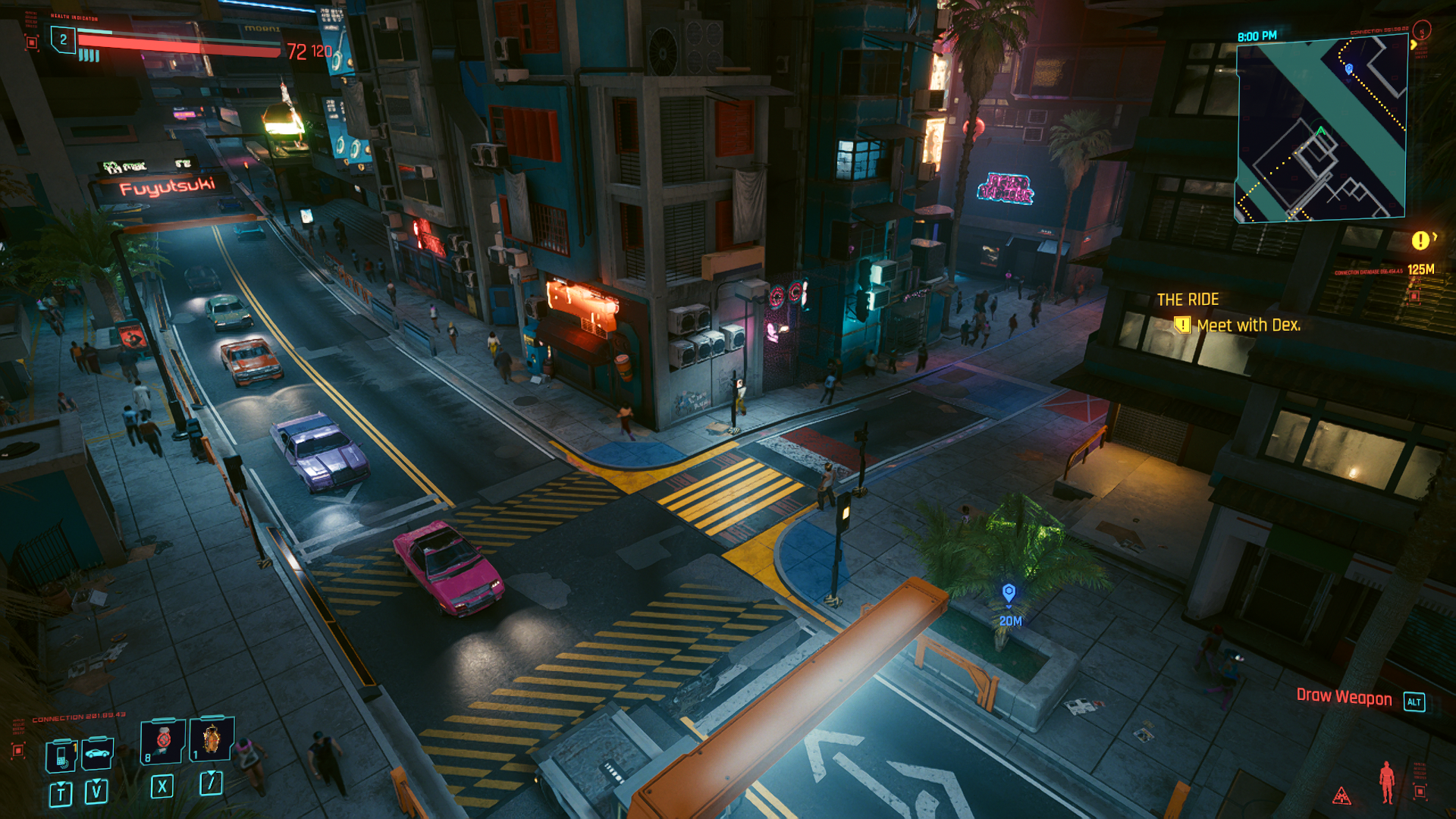Click the yellow quest exclamation marker
This screenshot has width=1456, height=819.
tap(1420, 240)
